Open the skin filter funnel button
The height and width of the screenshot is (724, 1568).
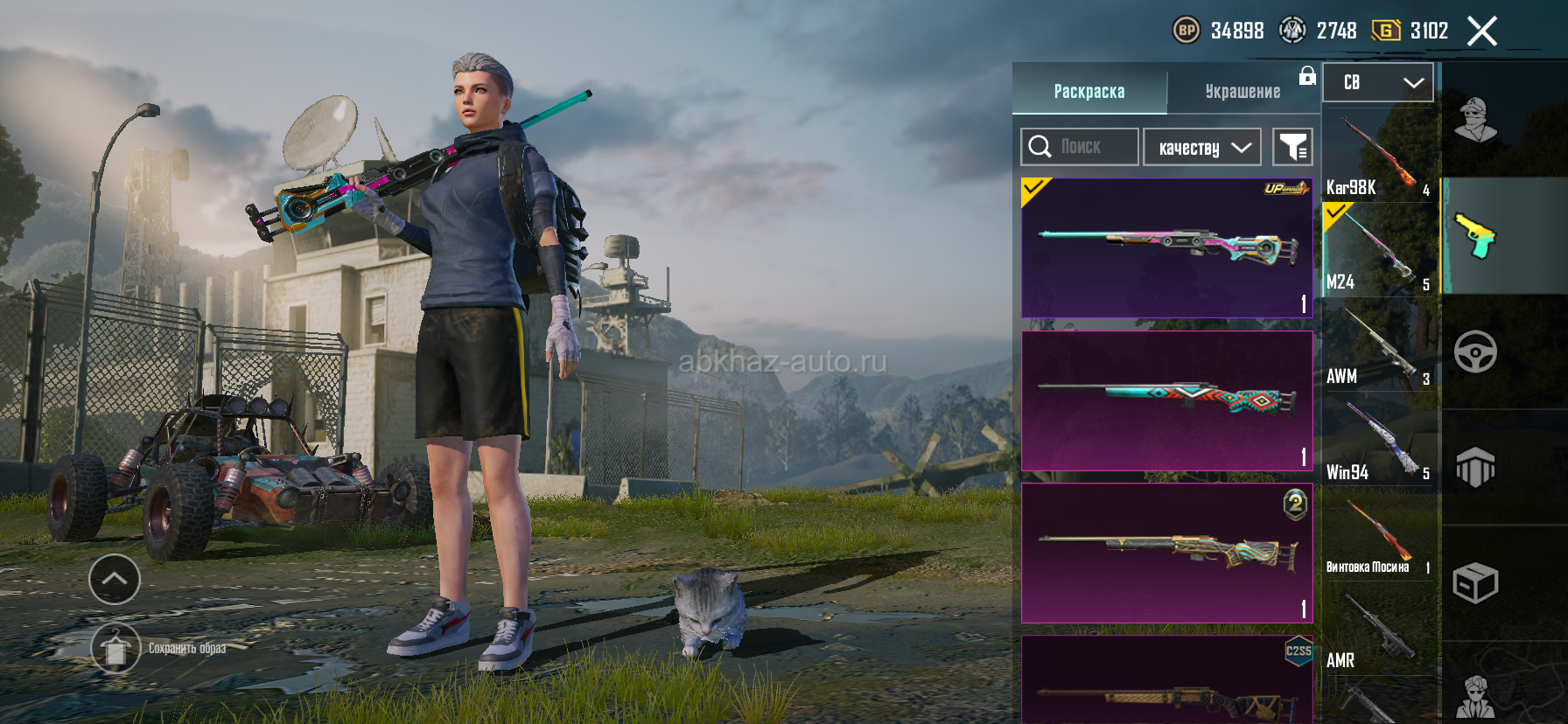tap(1292, 147)
